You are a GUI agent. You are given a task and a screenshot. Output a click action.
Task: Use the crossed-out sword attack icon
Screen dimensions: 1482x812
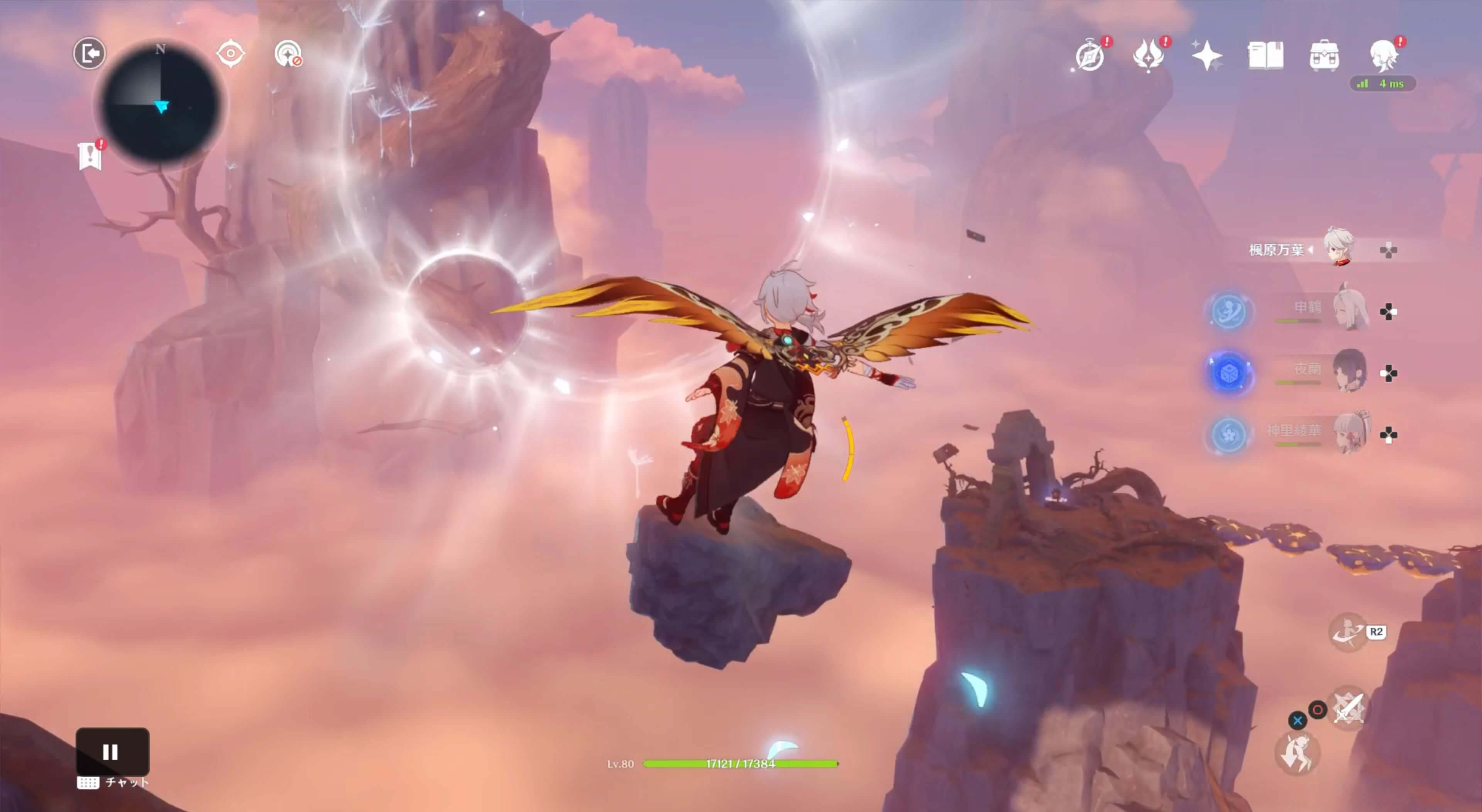[x=1348, y=708]
